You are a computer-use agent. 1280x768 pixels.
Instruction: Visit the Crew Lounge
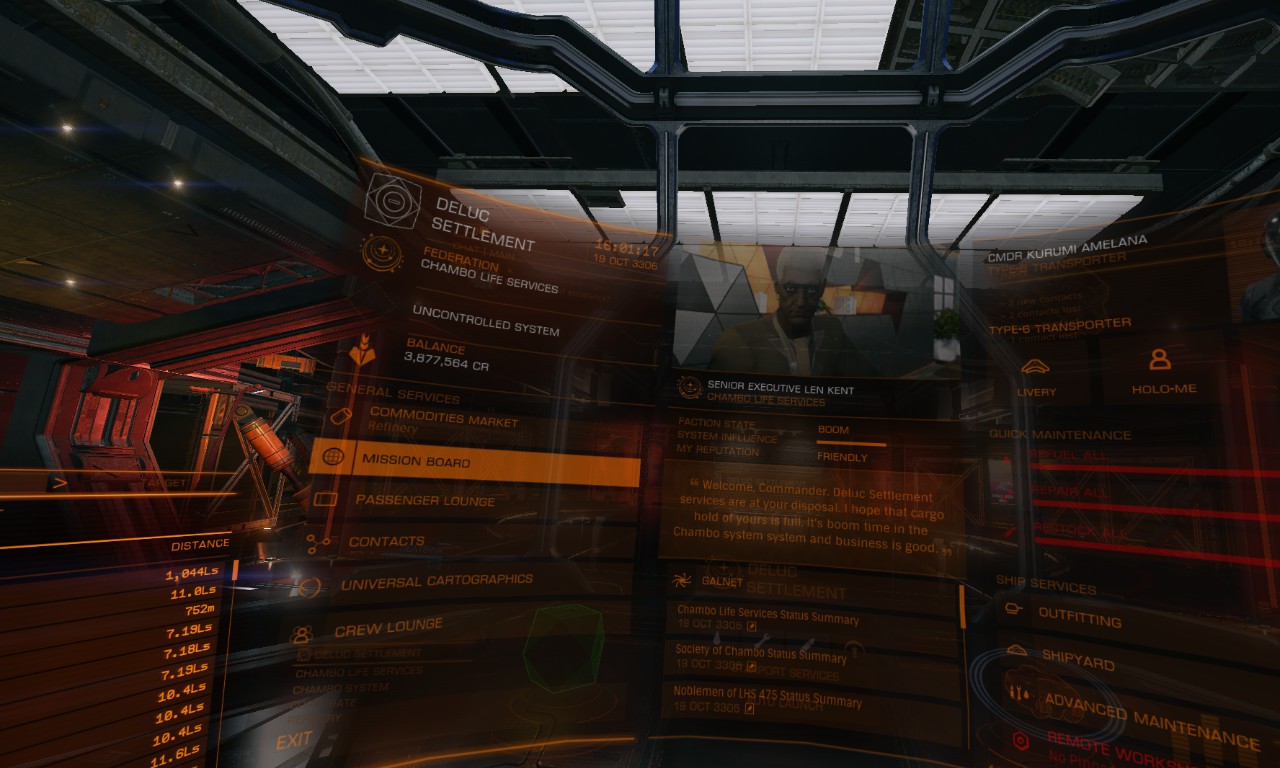pyautogui.click(x=388, y=628)
